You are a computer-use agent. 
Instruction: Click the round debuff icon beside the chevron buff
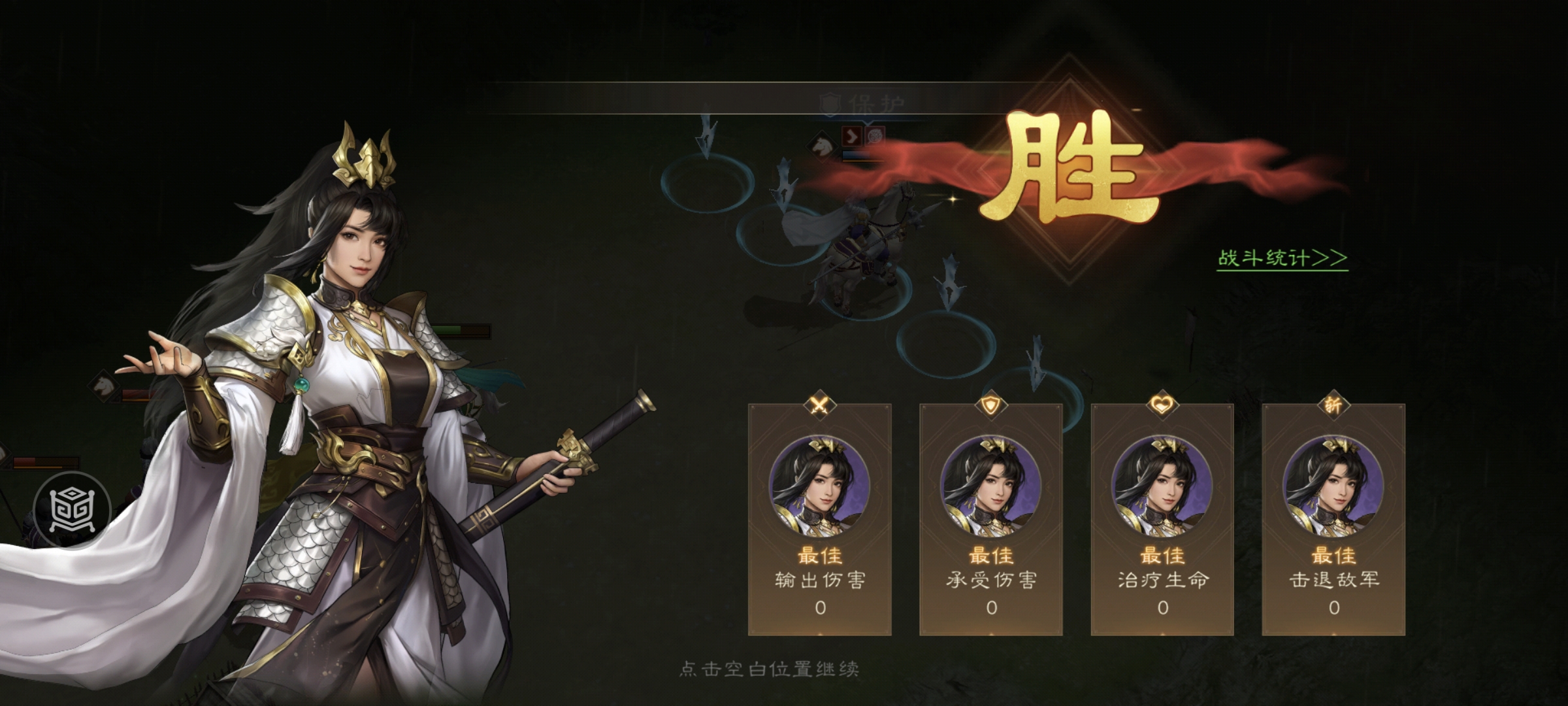875,137
